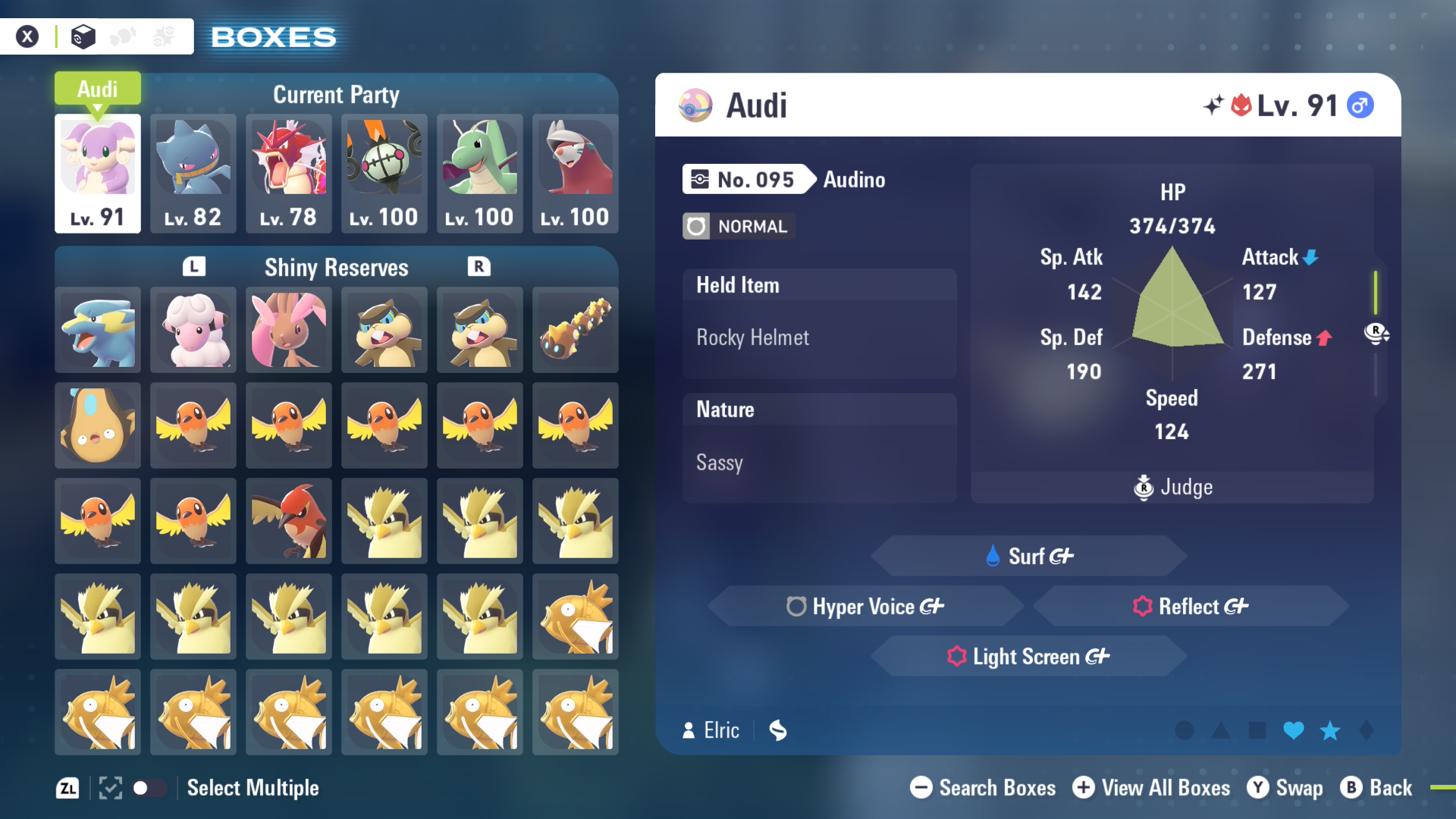Viewport: 1456px width, 819px height.
Task: Toggle the blue heart marking
Action: coord(1294,730)
